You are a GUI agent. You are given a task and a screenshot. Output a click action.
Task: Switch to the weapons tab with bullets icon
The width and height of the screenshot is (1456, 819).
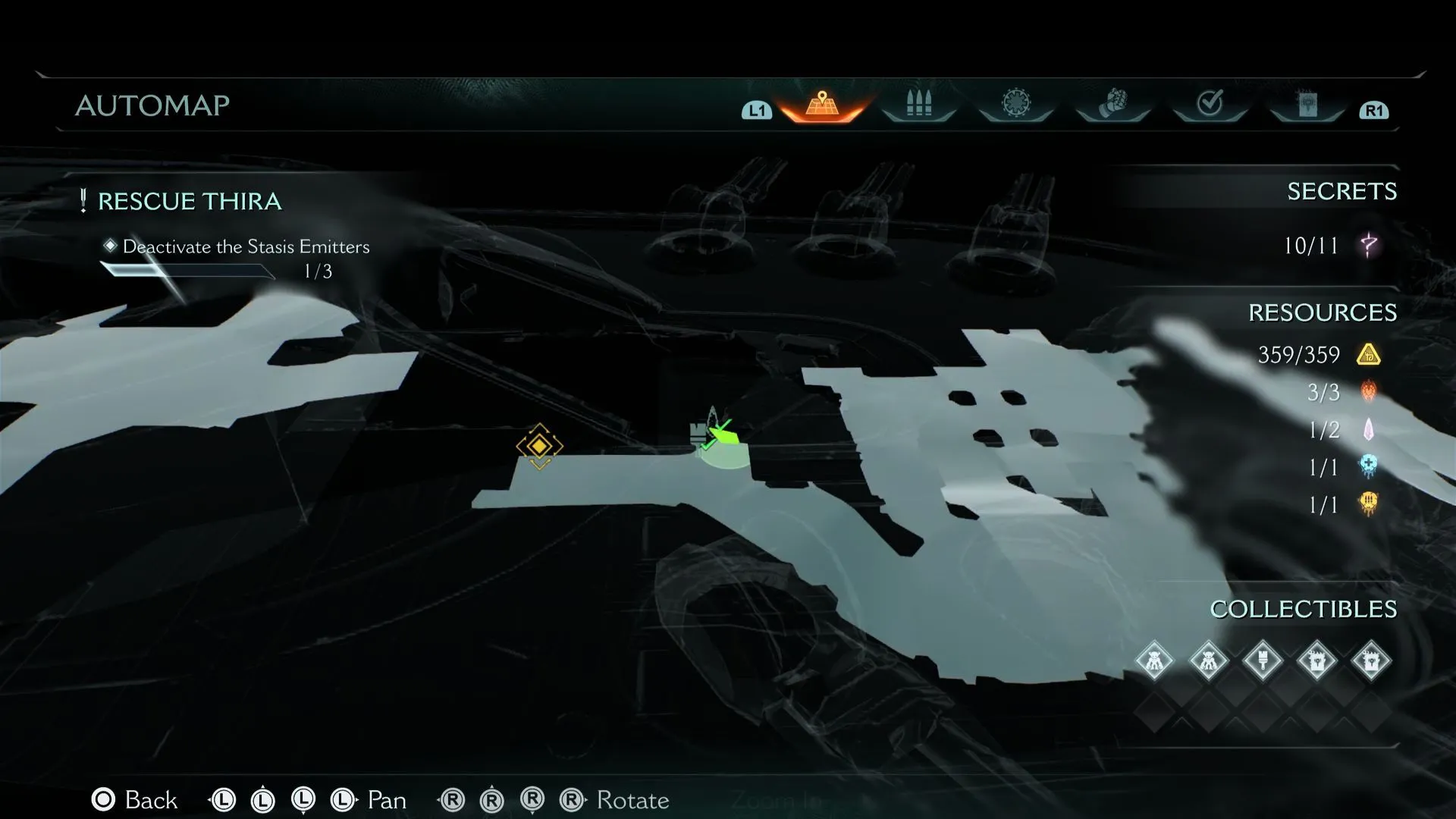[918, 105]
